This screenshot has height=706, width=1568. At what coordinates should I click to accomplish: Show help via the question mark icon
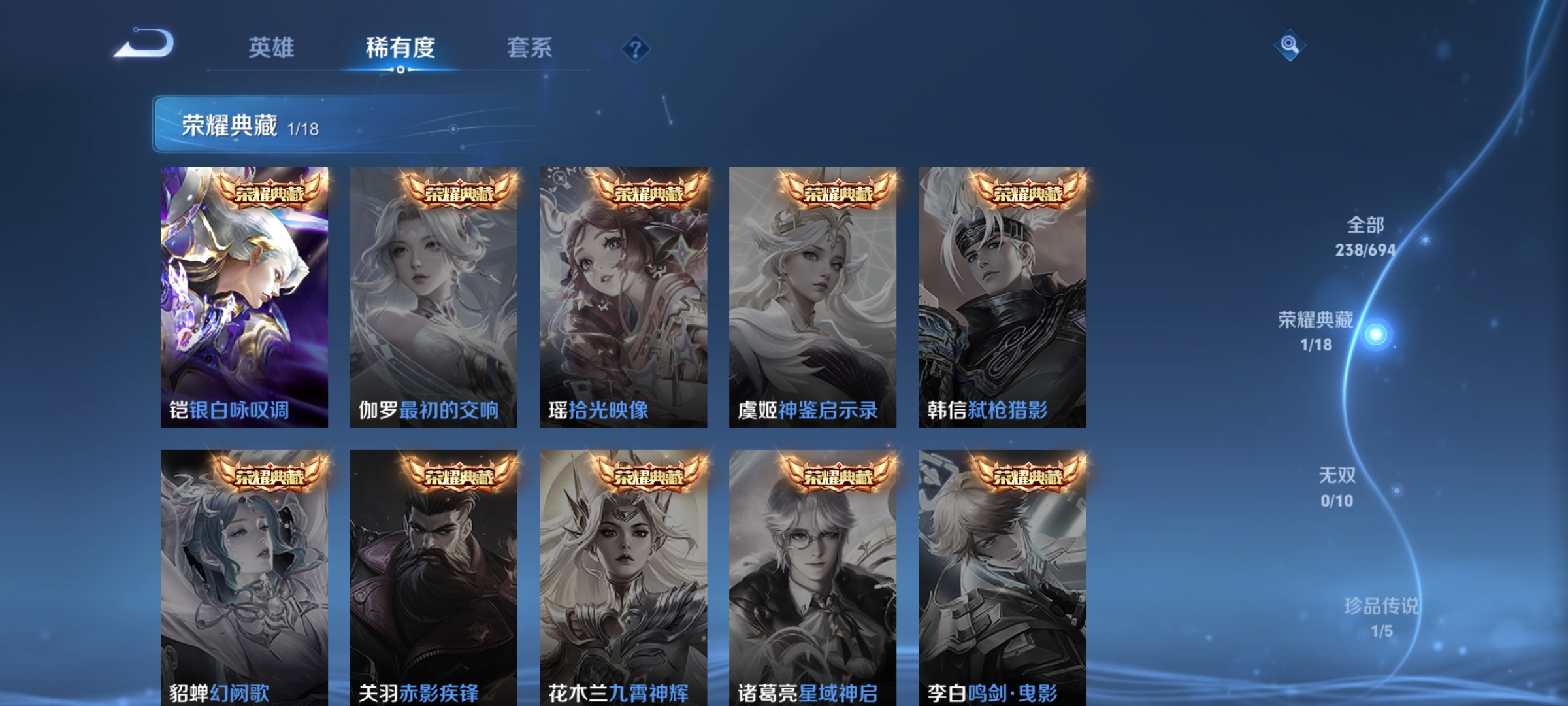[x=635, y=49]
